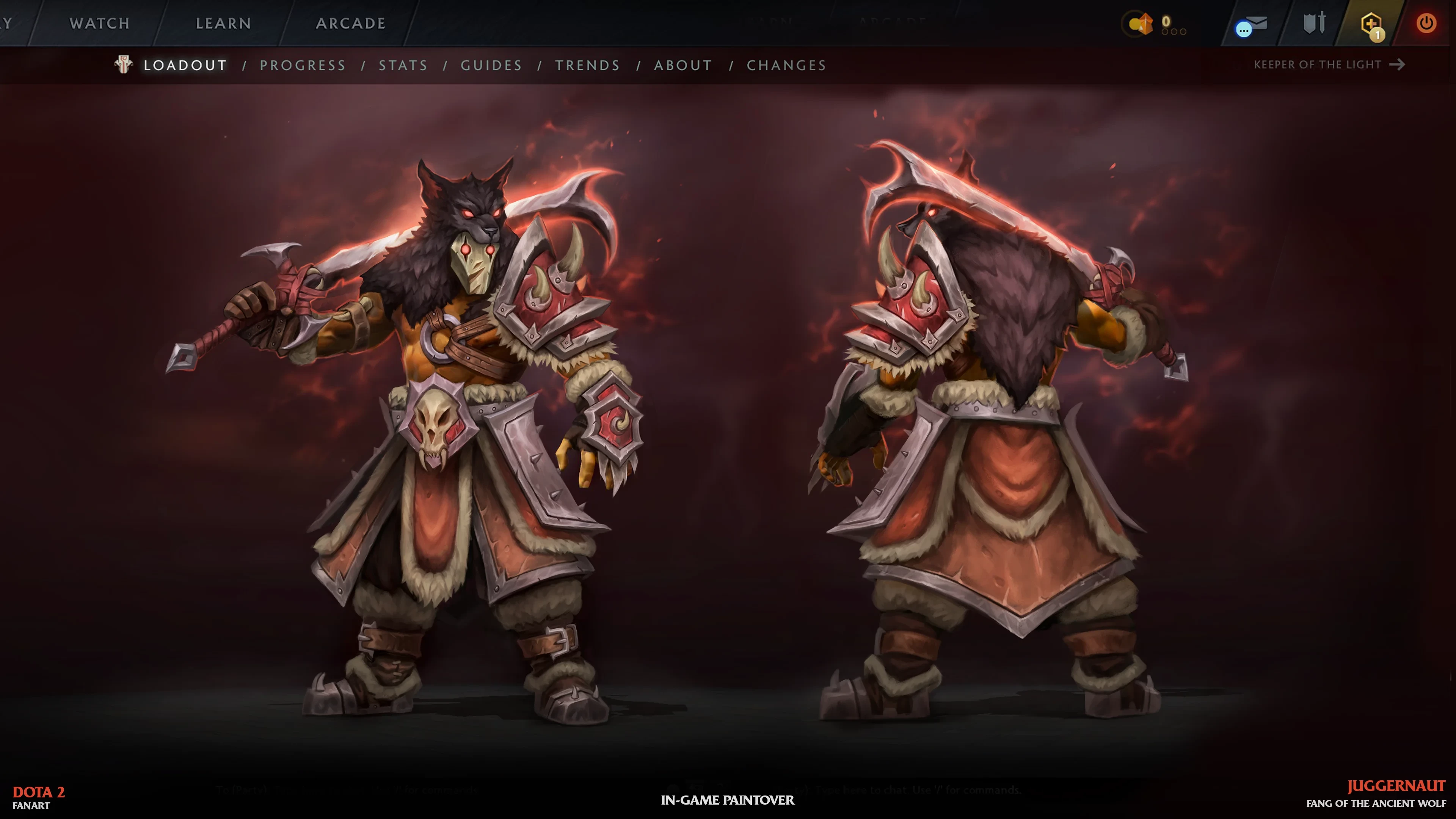View the hero Stats tab
Screen dimensions: 1456x819
(403, 65)
